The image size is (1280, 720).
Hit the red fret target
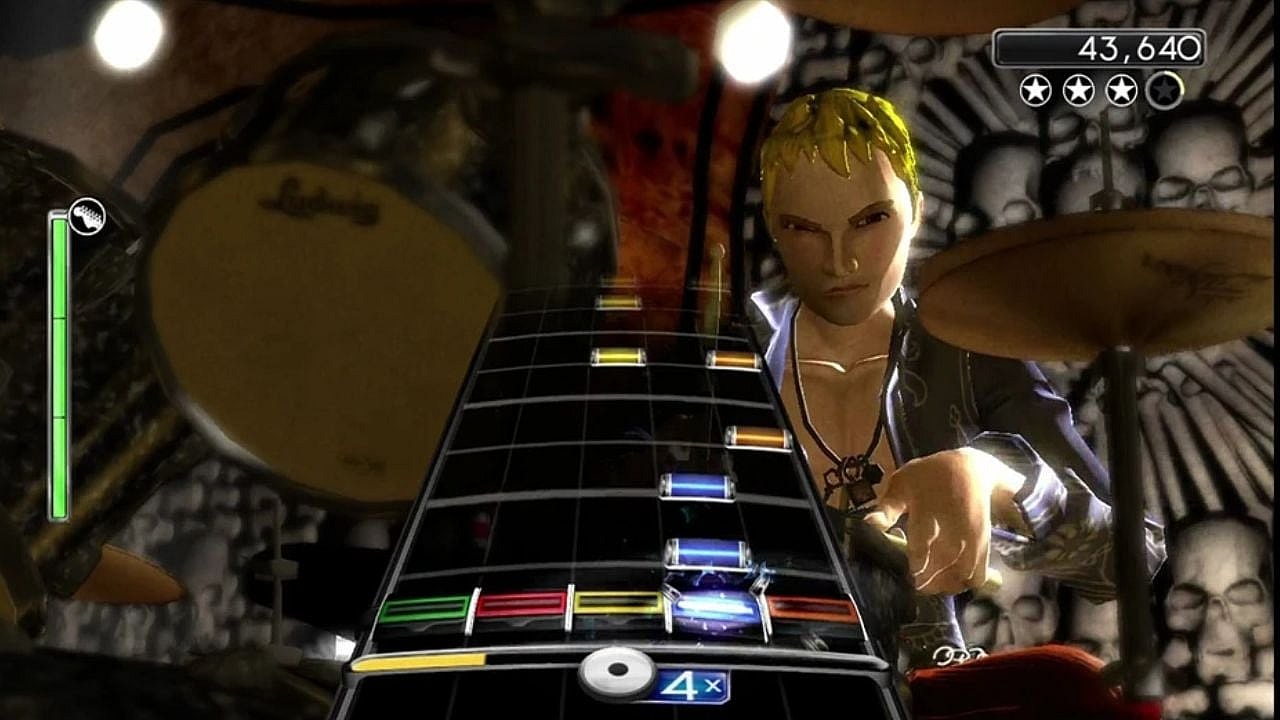[521, 604]
